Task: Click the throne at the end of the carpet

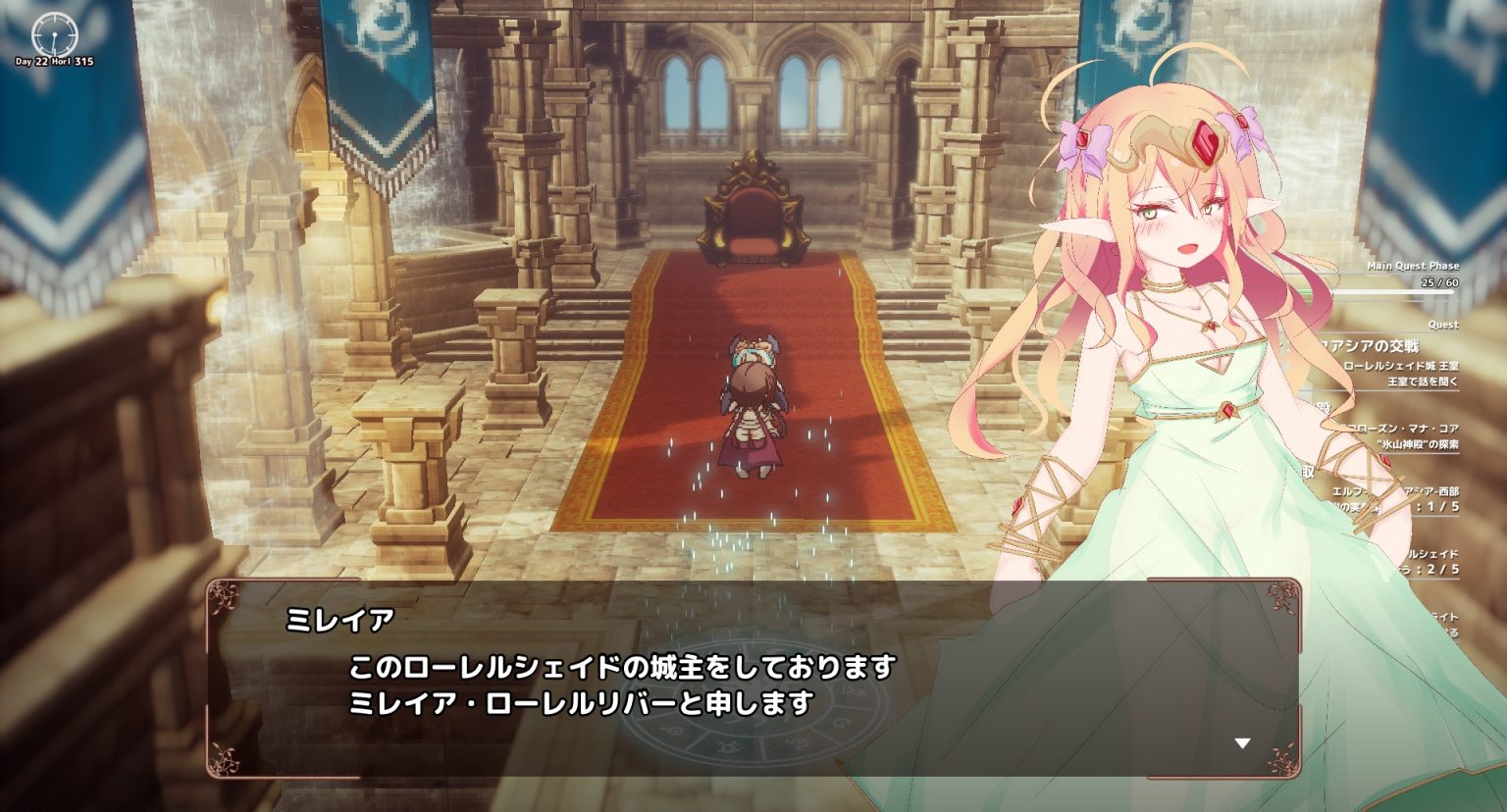Action: coord(753,206)
